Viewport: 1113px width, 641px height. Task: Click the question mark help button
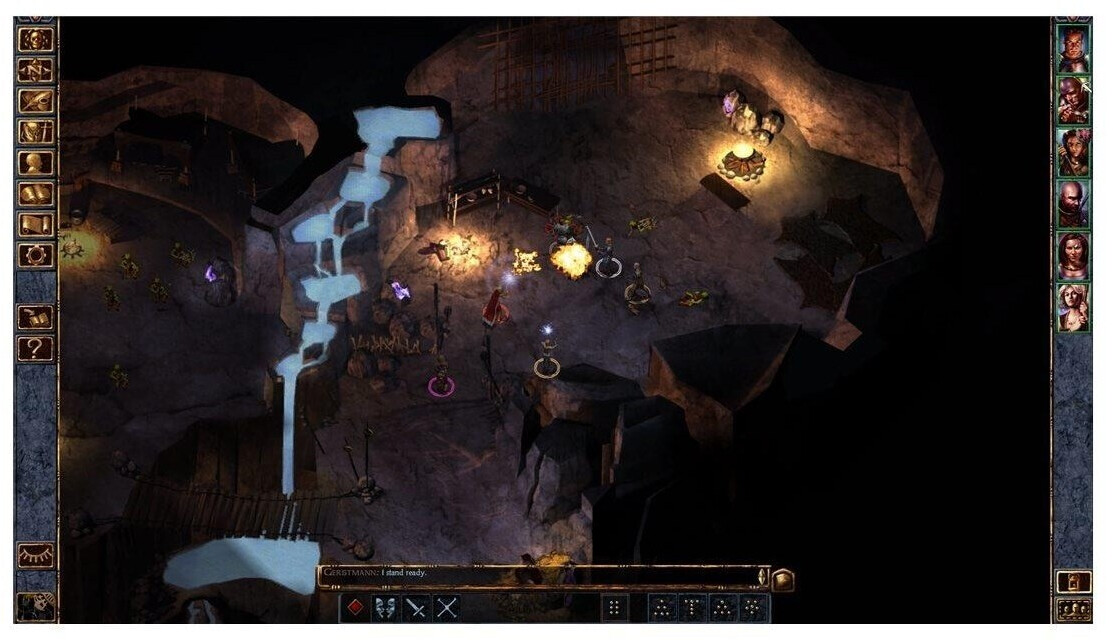coord(36,348)
